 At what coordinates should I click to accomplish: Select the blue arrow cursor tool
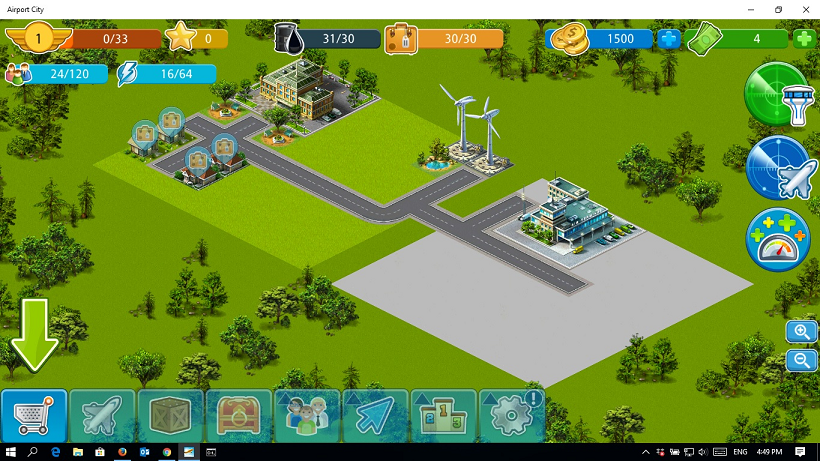pyautogui.click(x=374, y=414)
